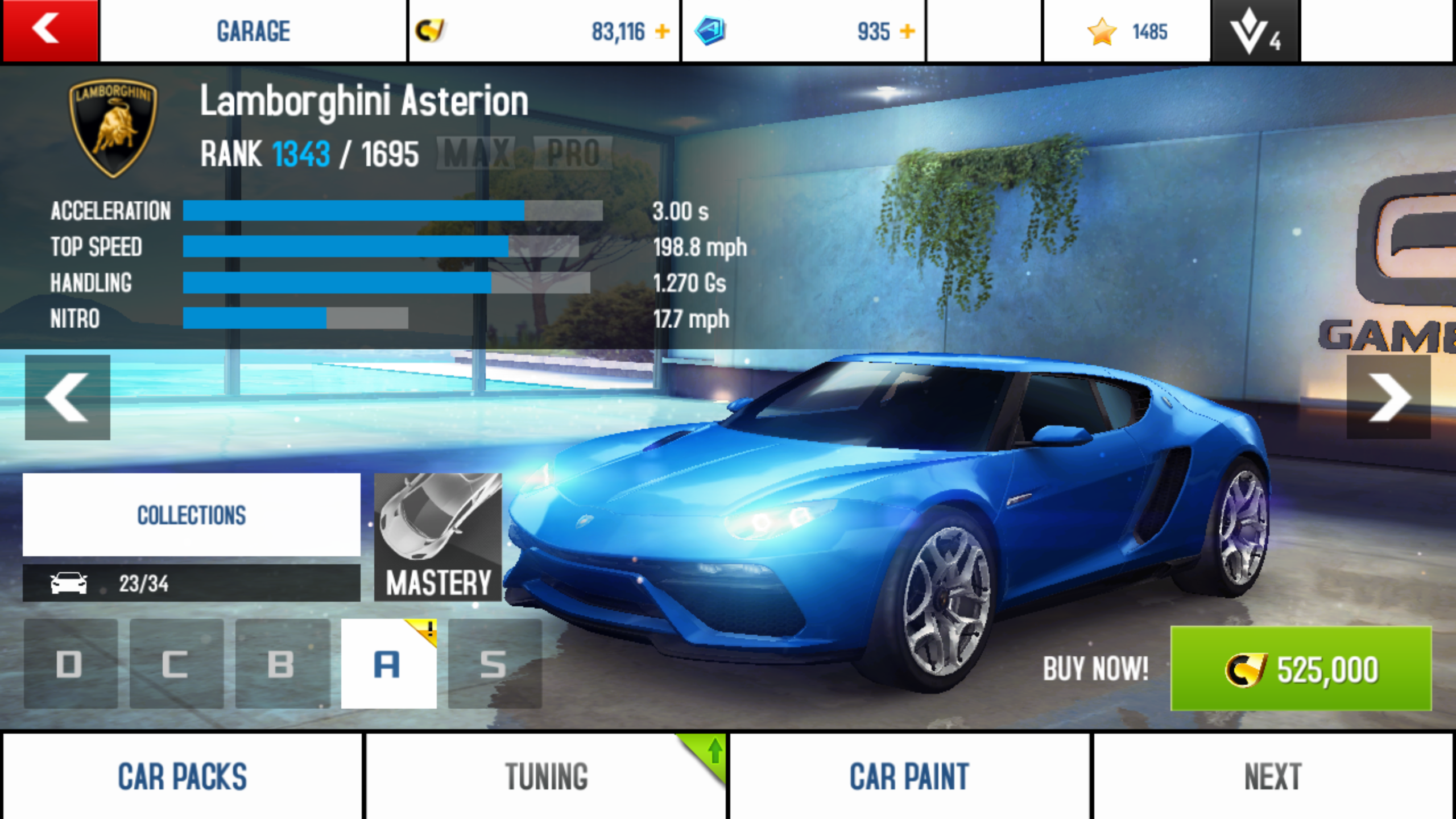Switch to class B cars
Image resolution: width=1456 pixels, height=819 pixels.
(x=282, y=664)
